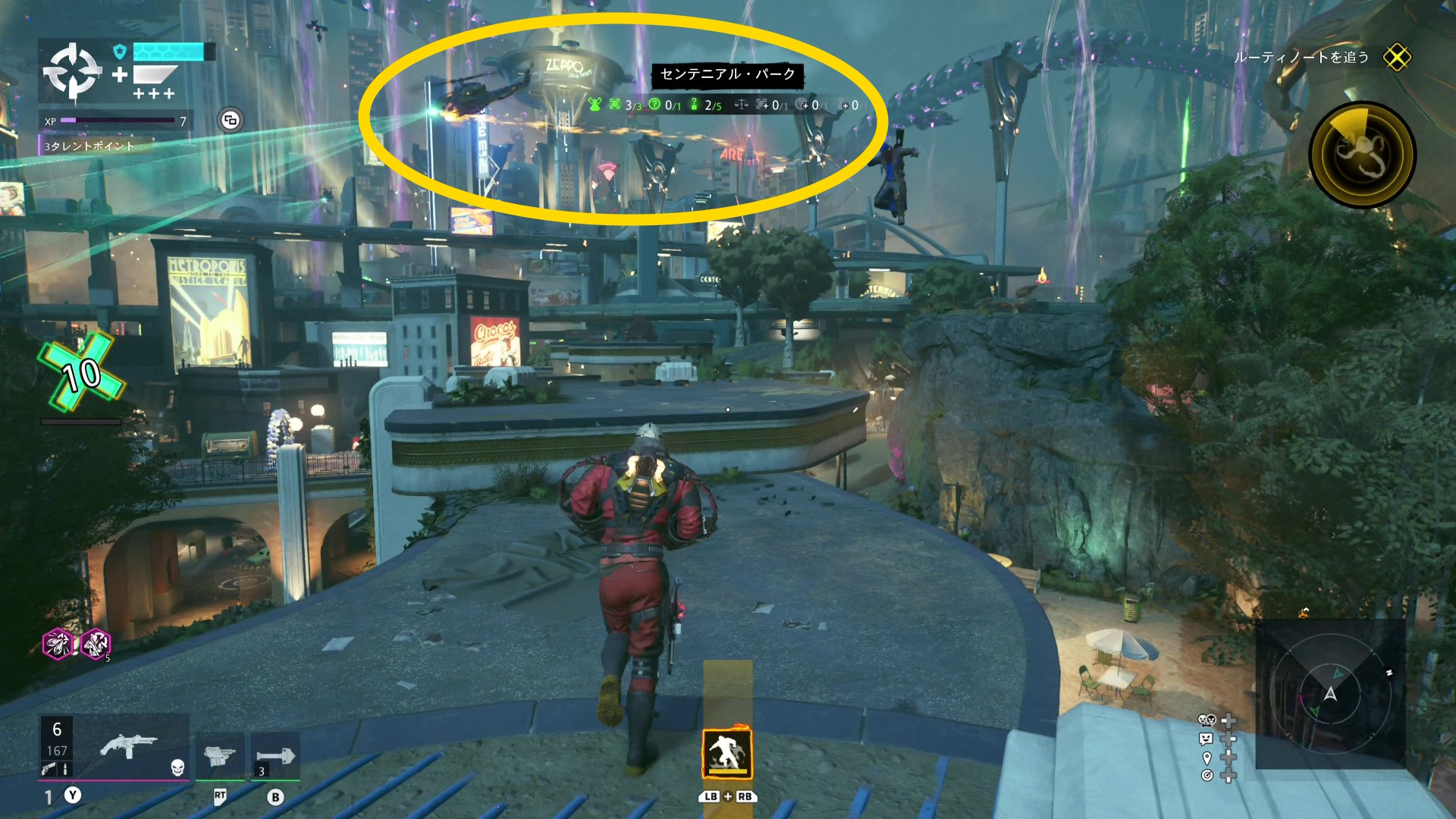This screenshot has height=819, width=1456.
Task: Click the Centennial Park location label
Action: [x=727, y=74]
